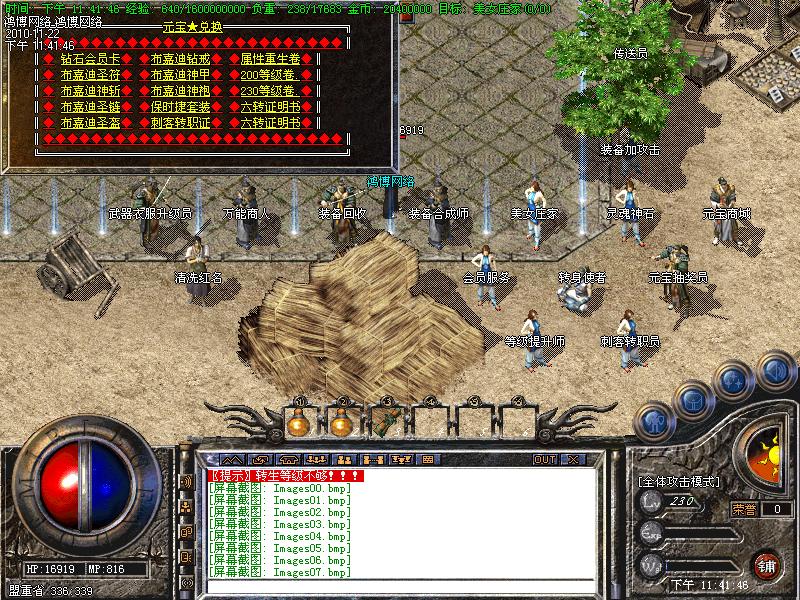Click the OUT button above the chat
The height and width of the screenshot is (600, 800).
544,459
